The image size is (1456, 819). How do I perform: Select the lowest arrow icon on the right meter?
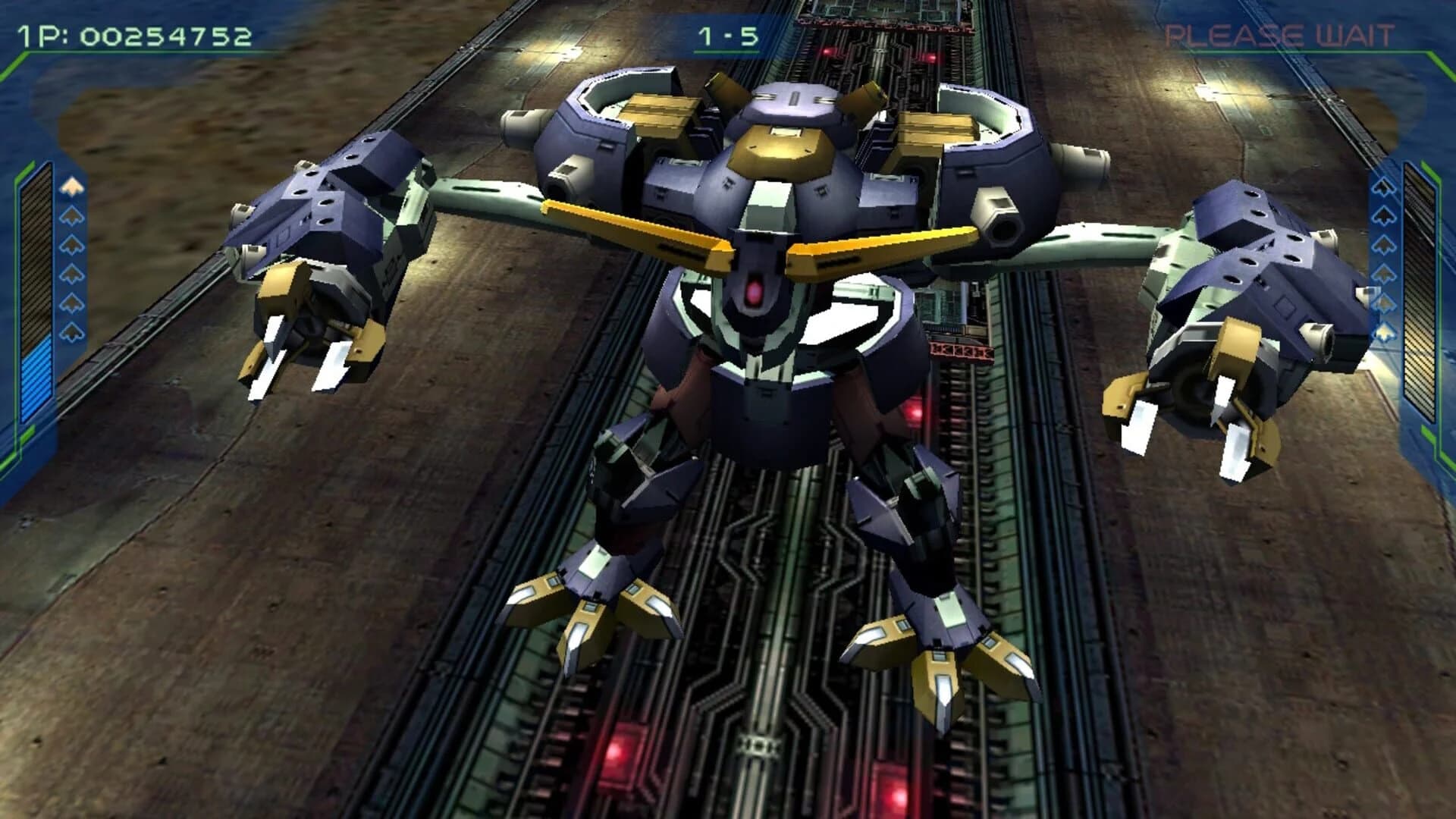click(1382, 332)
